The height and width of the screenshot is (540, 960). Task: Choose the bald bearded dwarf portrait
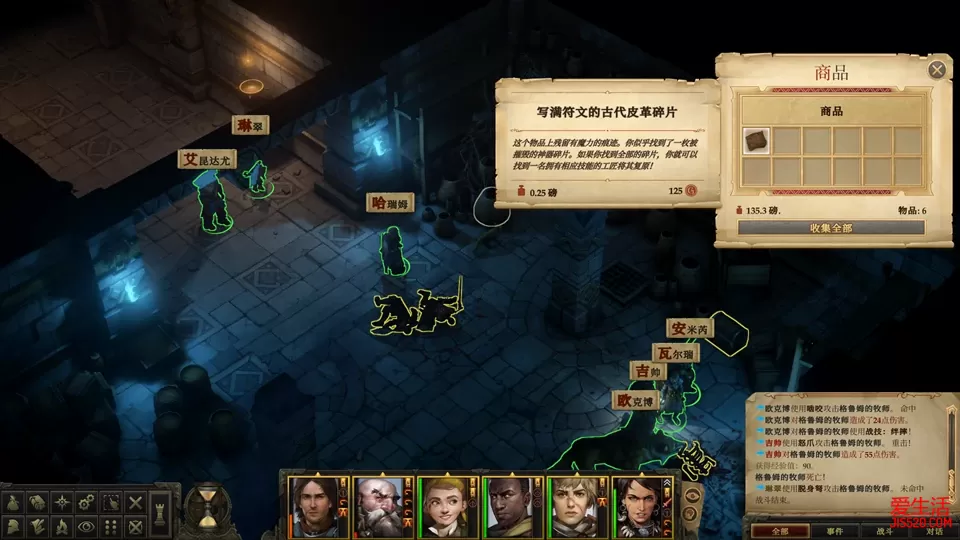coord(379,506)
